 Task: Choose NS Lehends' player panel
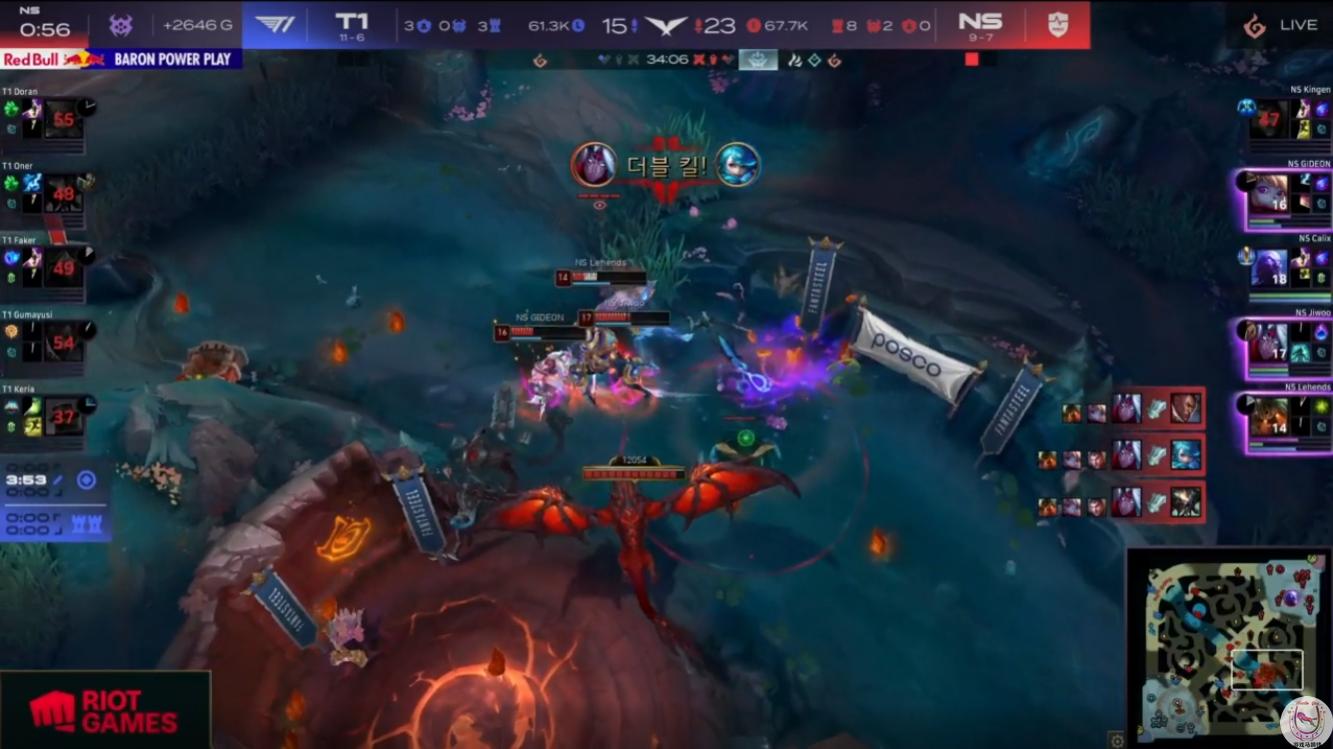coord(1289,420)
